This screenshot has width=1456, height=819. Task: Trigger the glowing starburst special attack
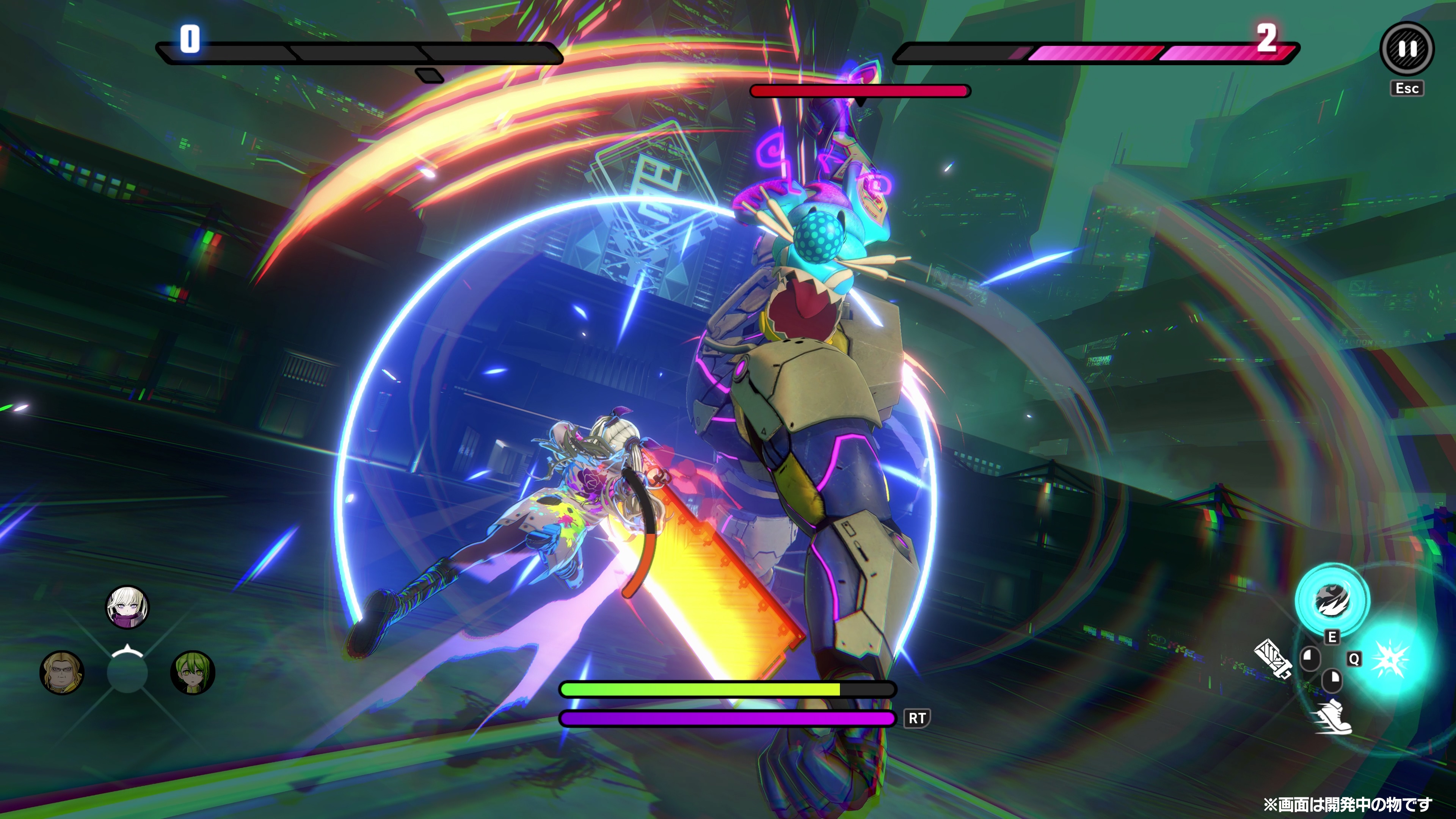[1390, 659]
